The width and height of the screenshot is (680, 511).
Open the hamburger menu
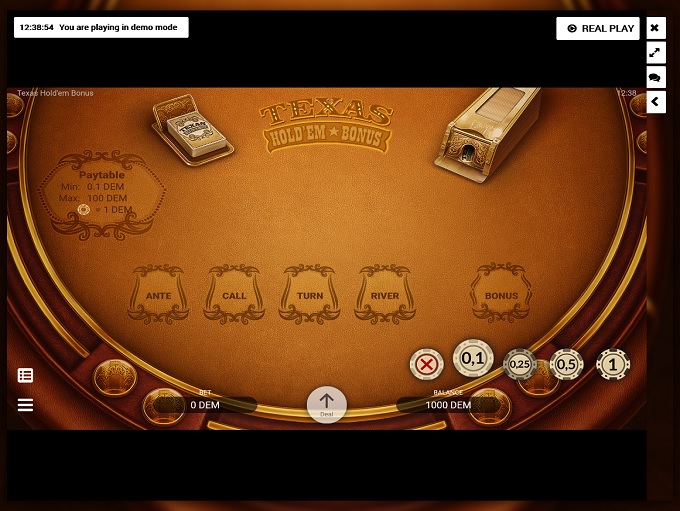(26, 405)
